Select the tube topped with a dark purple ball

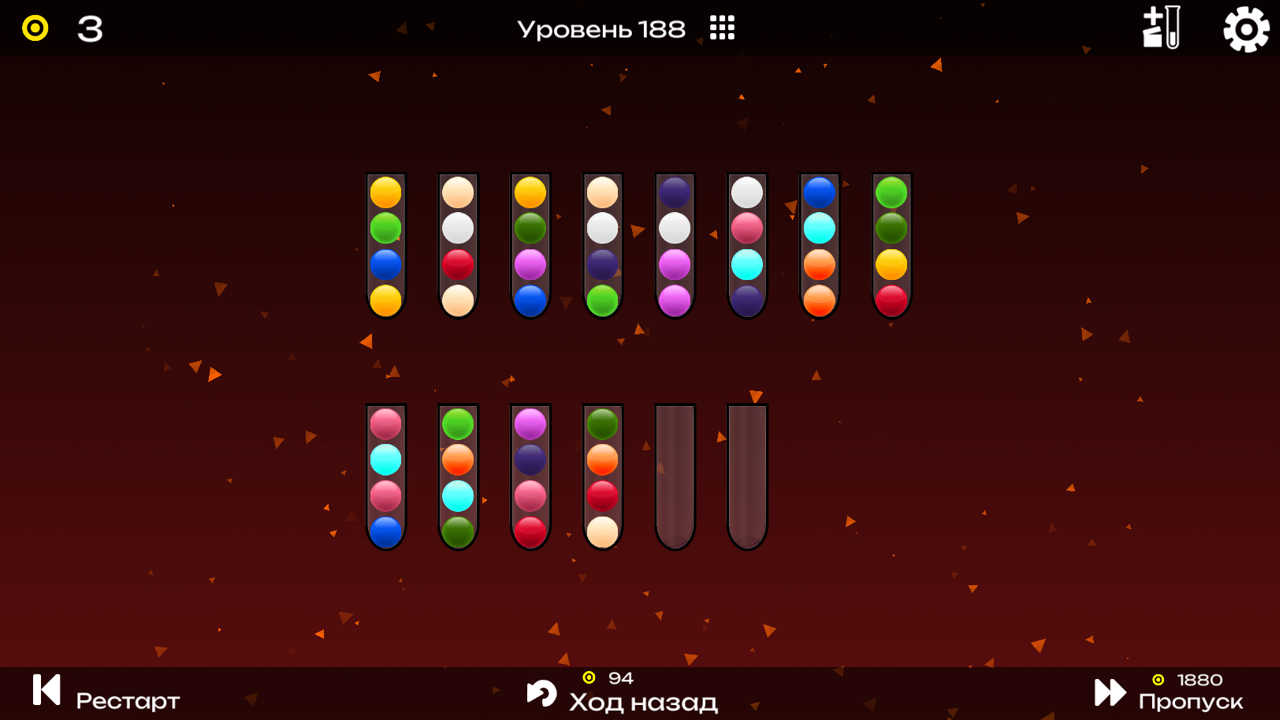pyautogui.click(x=673, y=245)
